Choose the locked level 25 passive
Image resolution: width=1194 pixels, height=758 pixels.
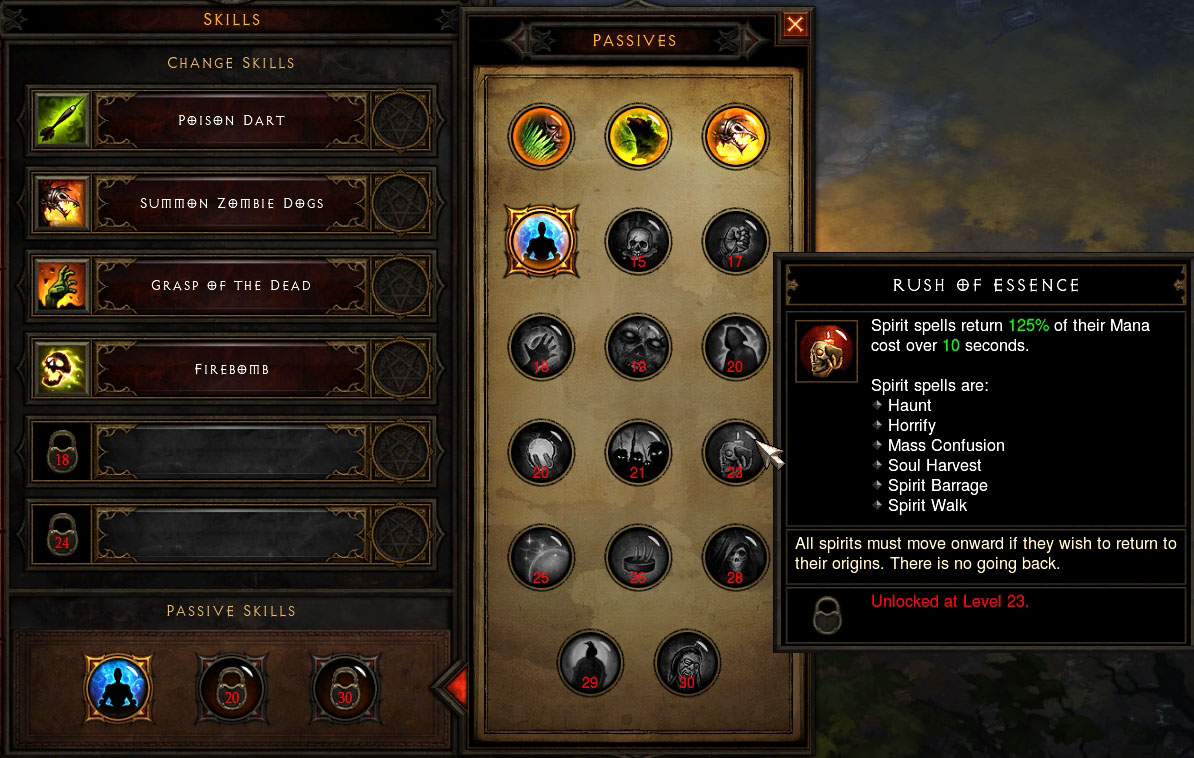(x=541, y=556)
